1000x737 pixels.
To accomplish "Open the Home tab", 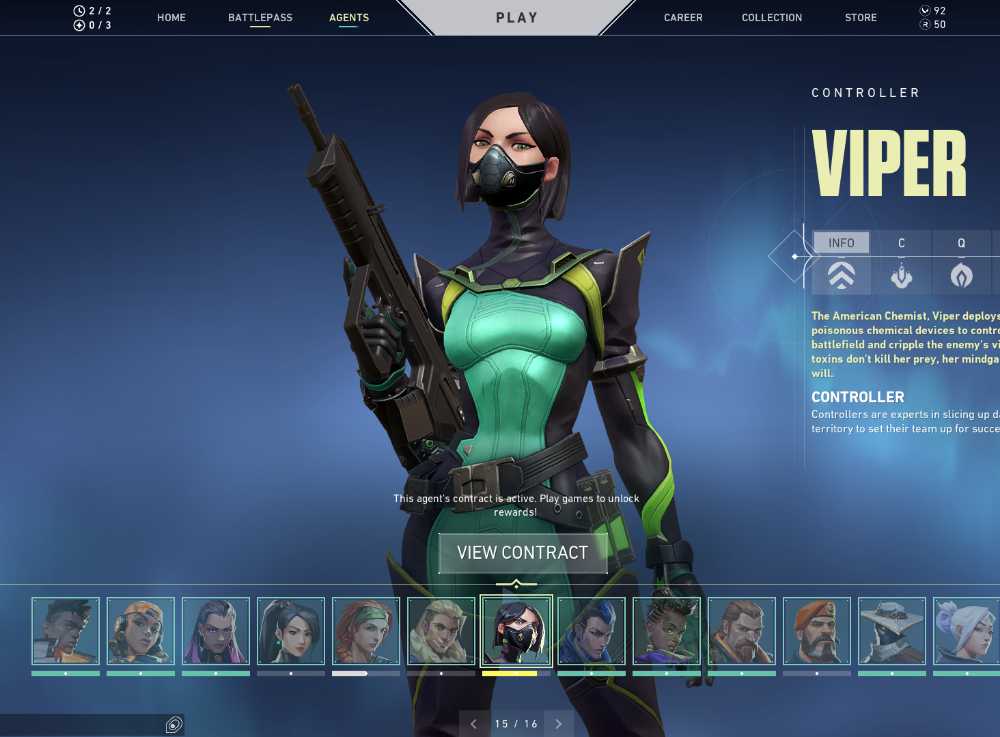I will 171,18.
